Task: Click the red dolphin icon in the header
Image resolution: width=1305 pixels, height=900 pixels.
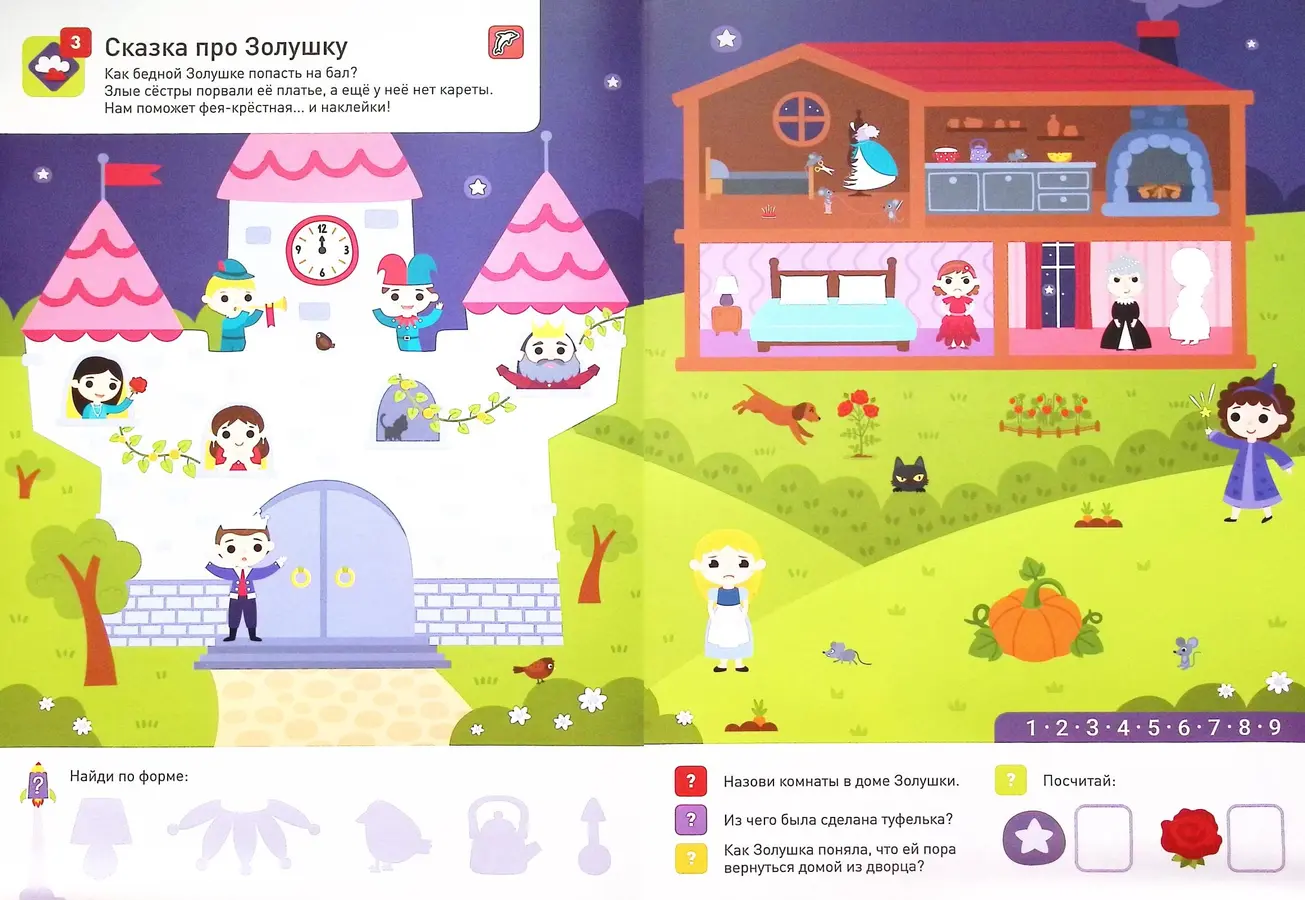Action: coord(505,43)
